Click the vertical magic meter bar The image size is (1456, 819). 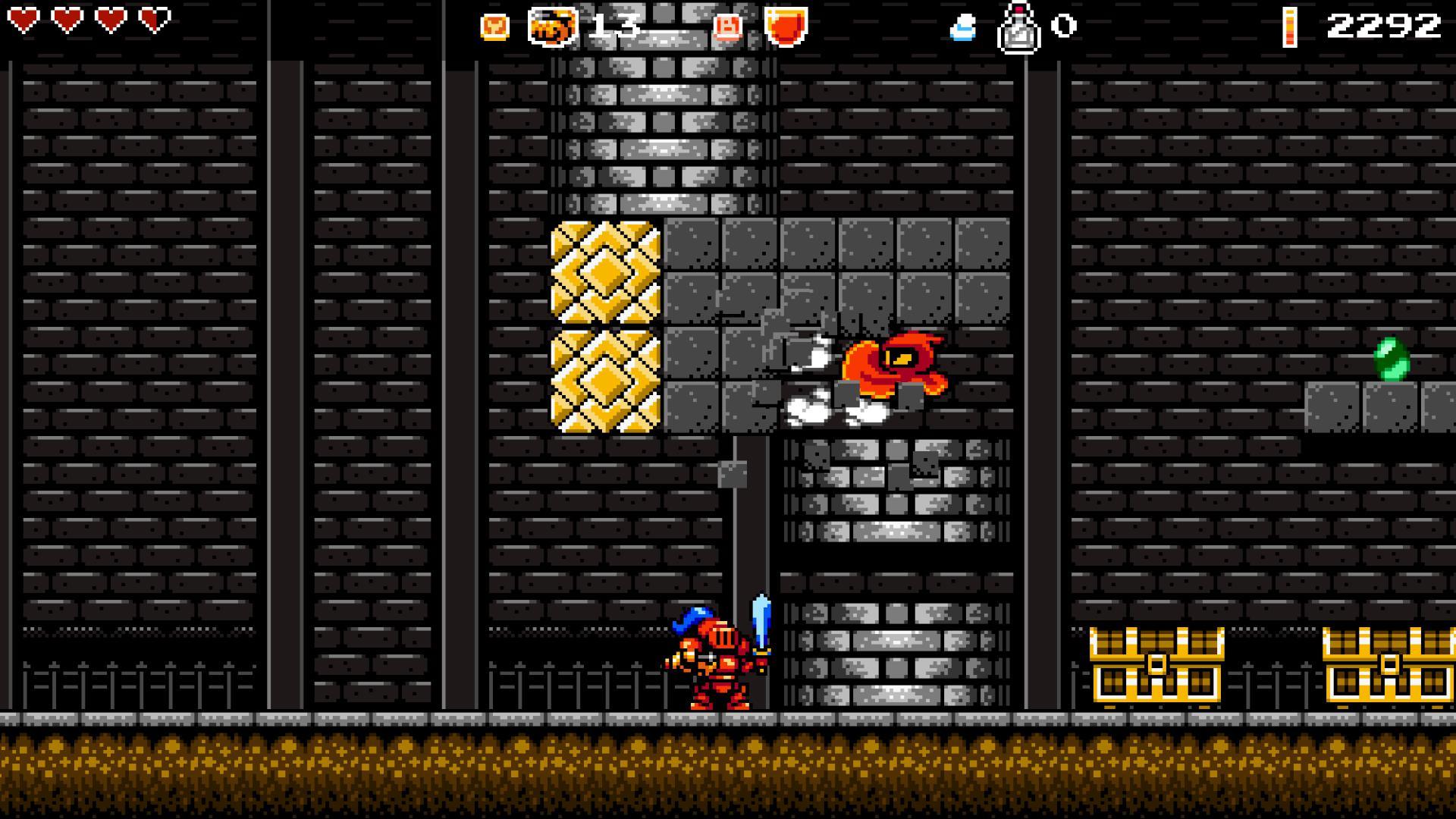[1291, 27]
